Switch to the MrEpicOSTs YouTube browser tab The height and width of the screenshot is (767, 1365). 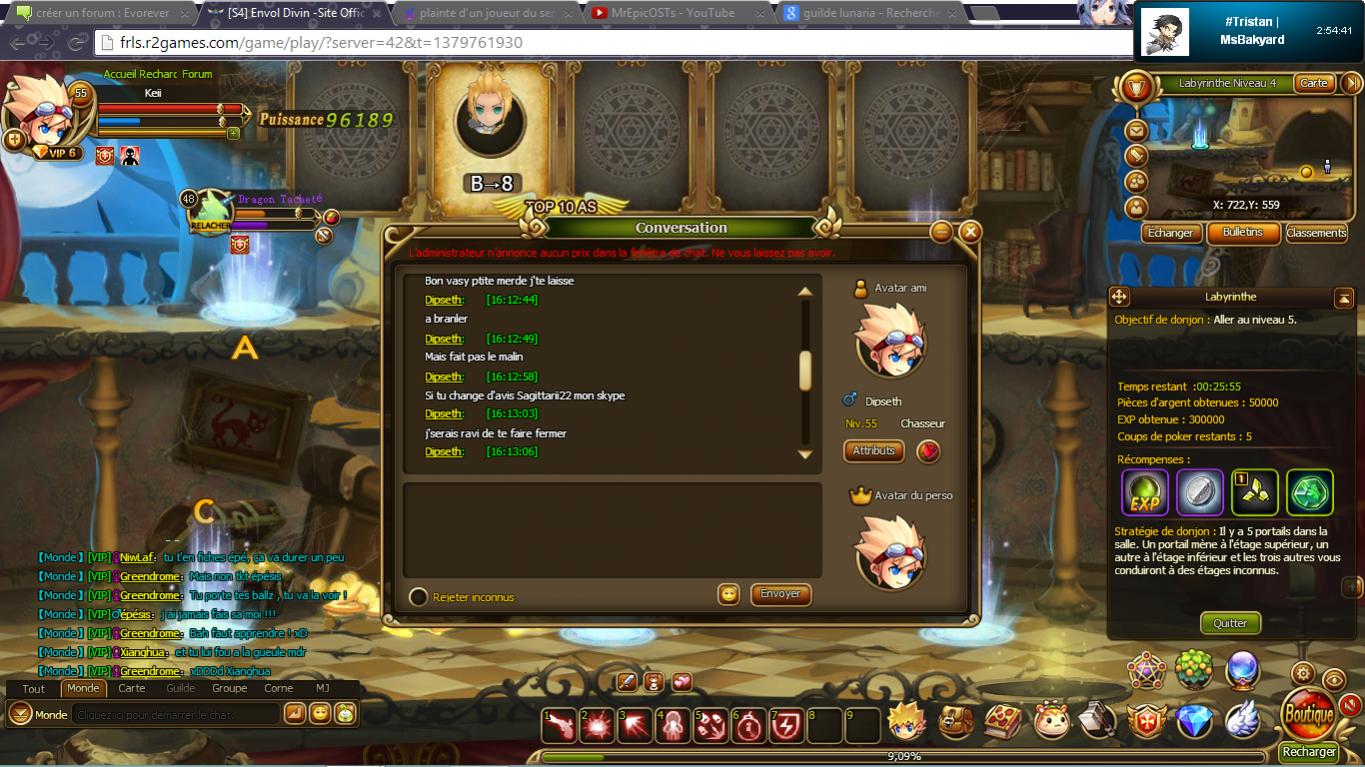[x=680, y=13]
